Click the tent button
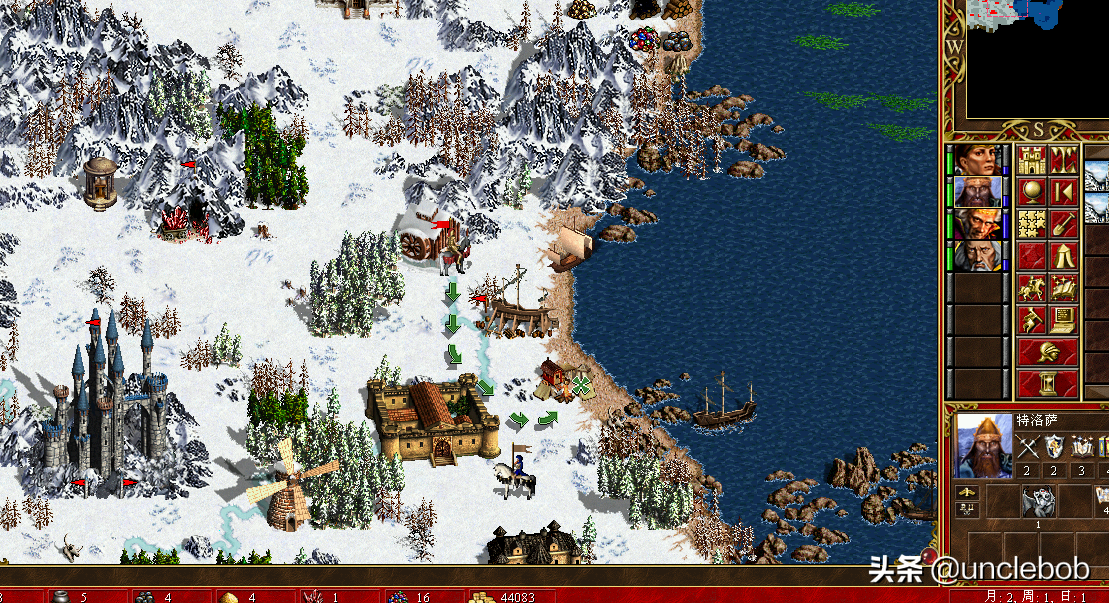Viewport: 1109px width, 603px height. (x=1064, y=256)
